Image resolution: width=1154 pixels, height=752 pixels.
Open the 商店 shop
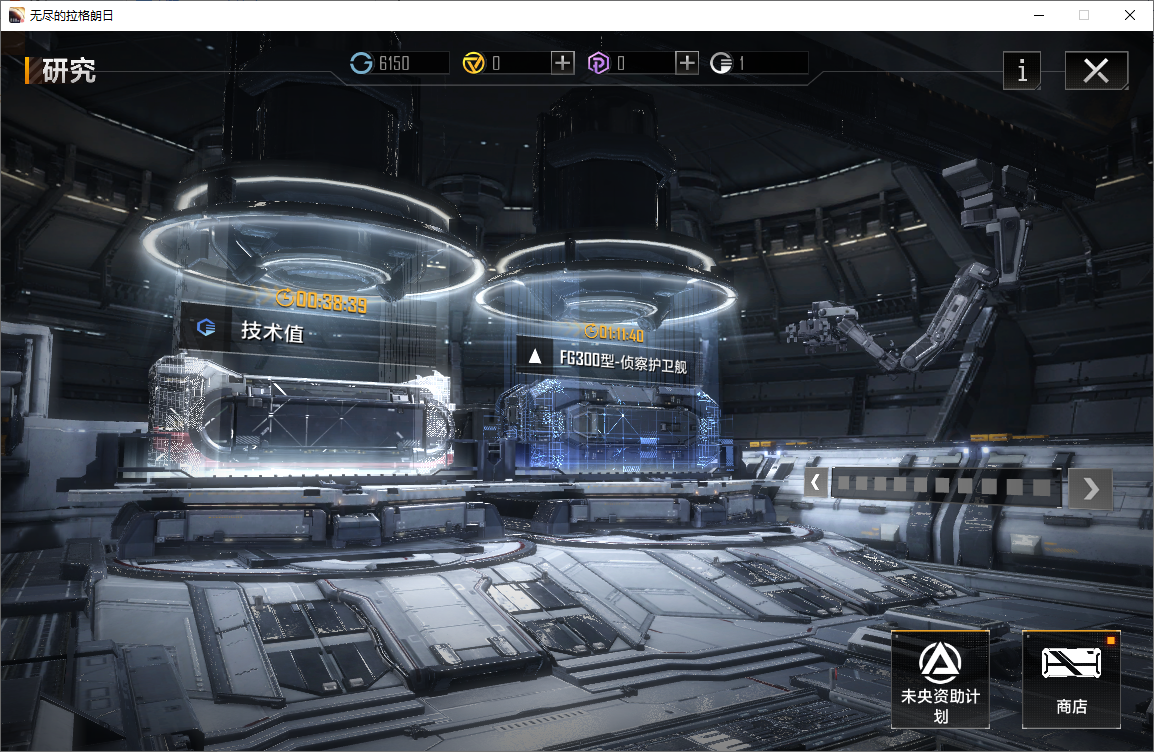click(x=1071, y=679)
